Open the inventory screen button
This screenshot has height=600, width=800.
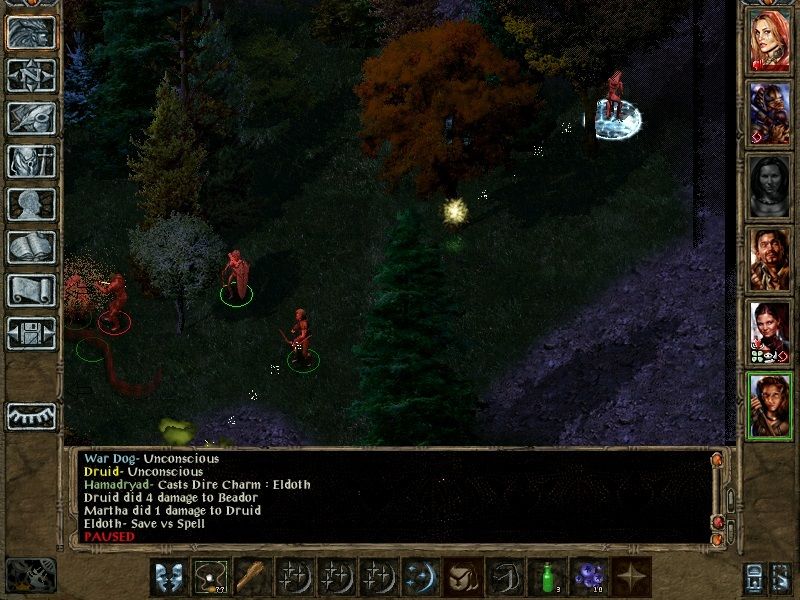pos(31,161)
